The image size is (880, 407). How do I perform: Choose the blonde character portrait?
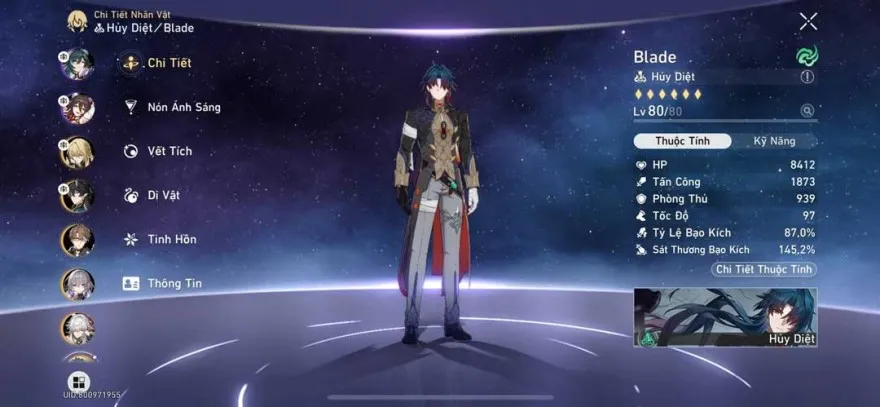pos(77,151)
